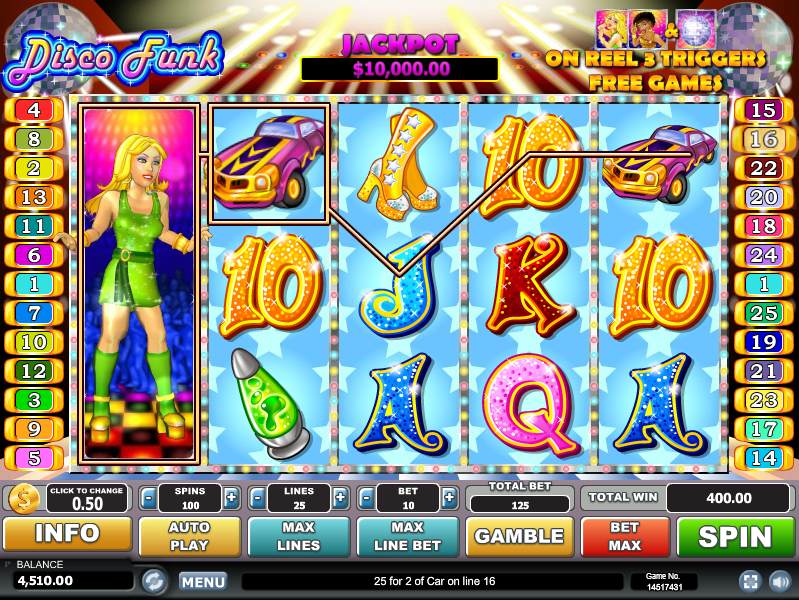Screen dimensions: 799x600
Task: Increase the number of auto spins
Action: coord(231,497)
